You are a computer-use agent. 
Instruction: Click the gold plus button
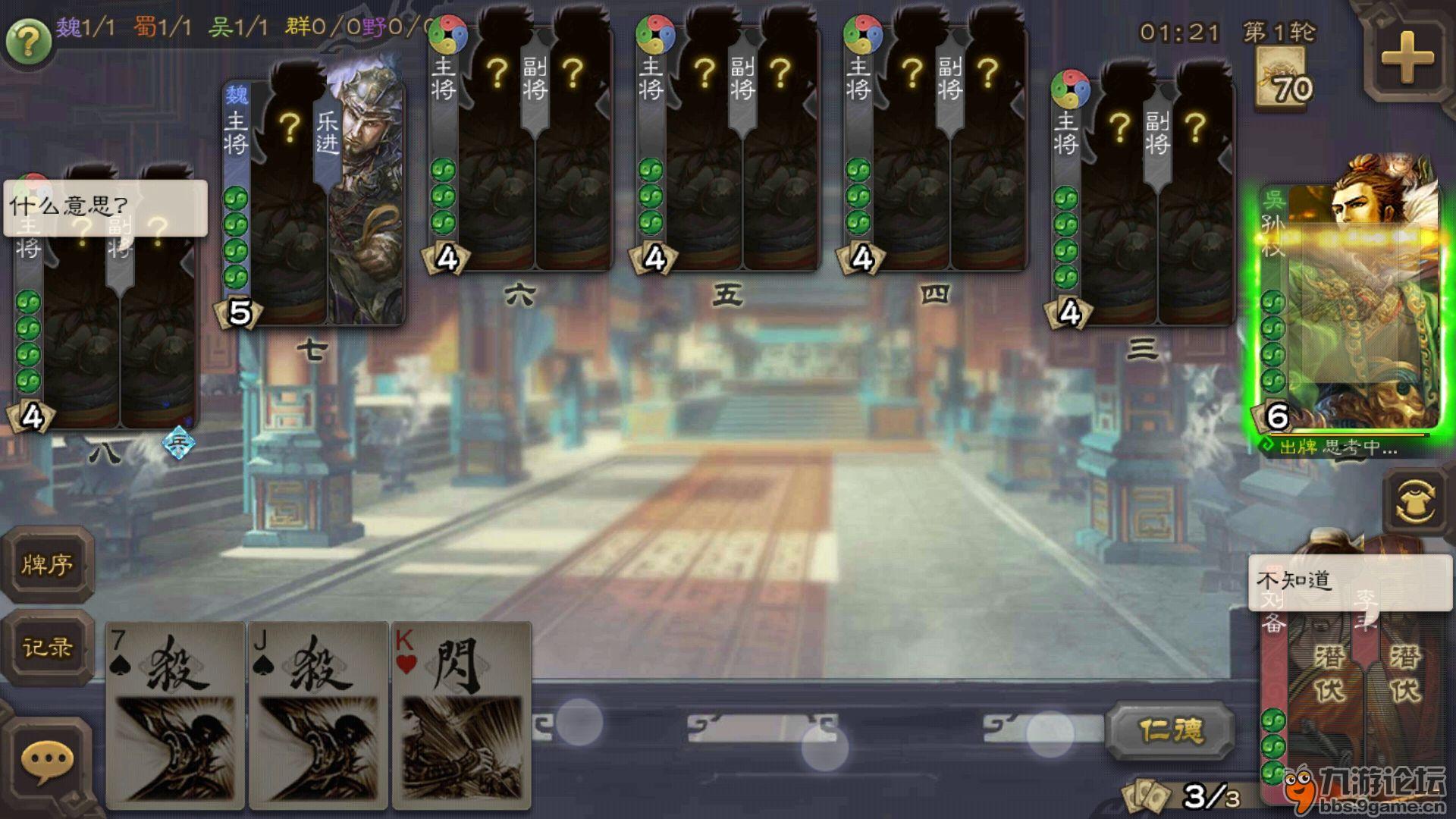pyautogui.click(x=1407, y=58)
